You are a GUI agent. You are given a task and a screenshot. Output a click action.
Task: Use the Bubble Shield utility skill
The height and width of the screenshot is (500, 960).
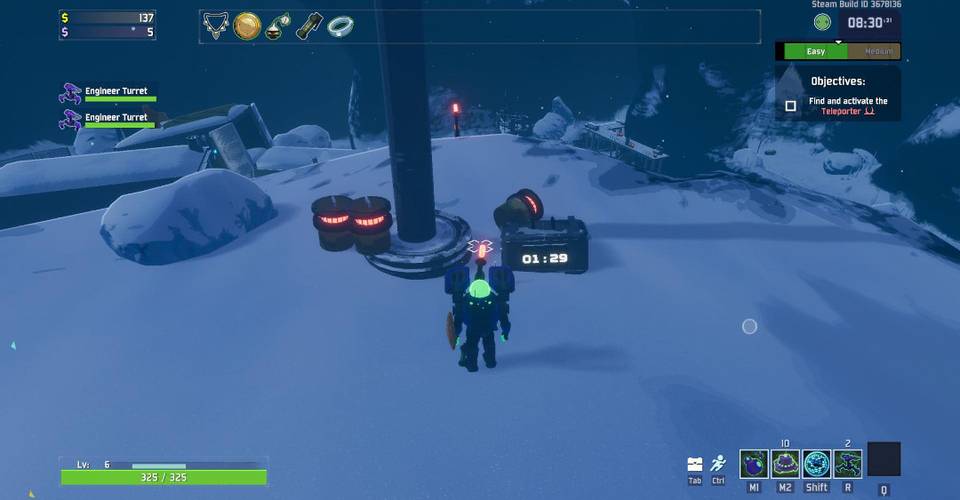(817, 464)
